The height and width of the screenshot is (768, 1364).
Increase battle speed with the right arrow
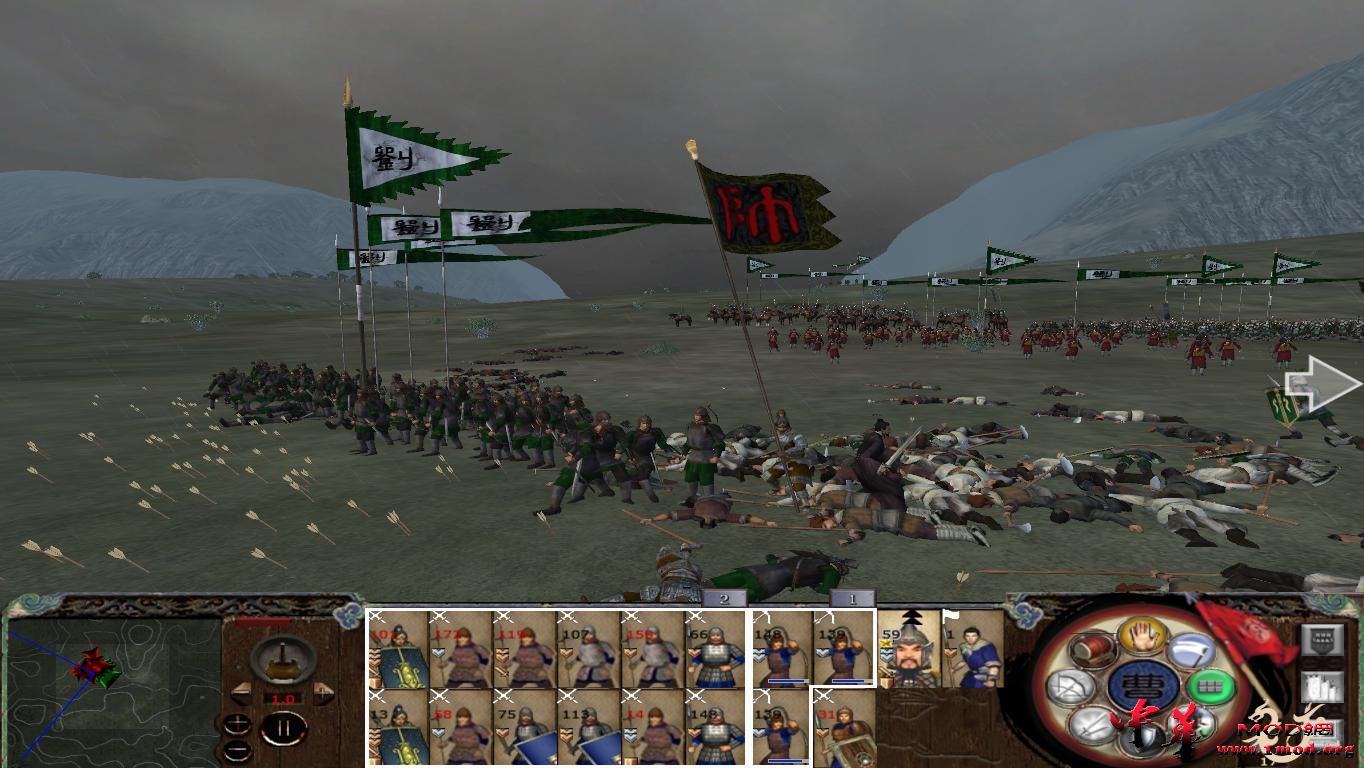[x=323, y=694]
